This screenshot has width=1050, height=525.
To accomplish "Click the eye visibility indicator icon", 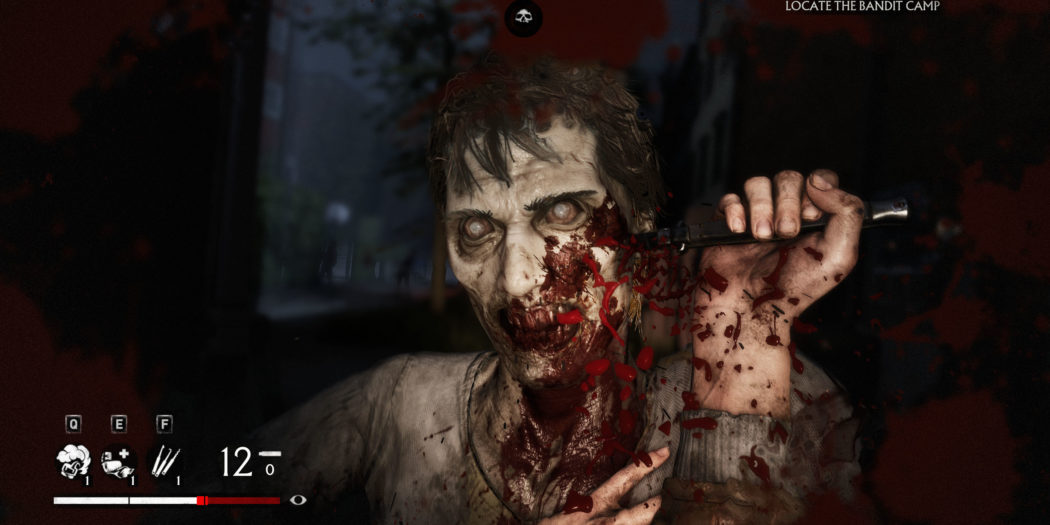I will pyautogui.click(x=298, y=500).
